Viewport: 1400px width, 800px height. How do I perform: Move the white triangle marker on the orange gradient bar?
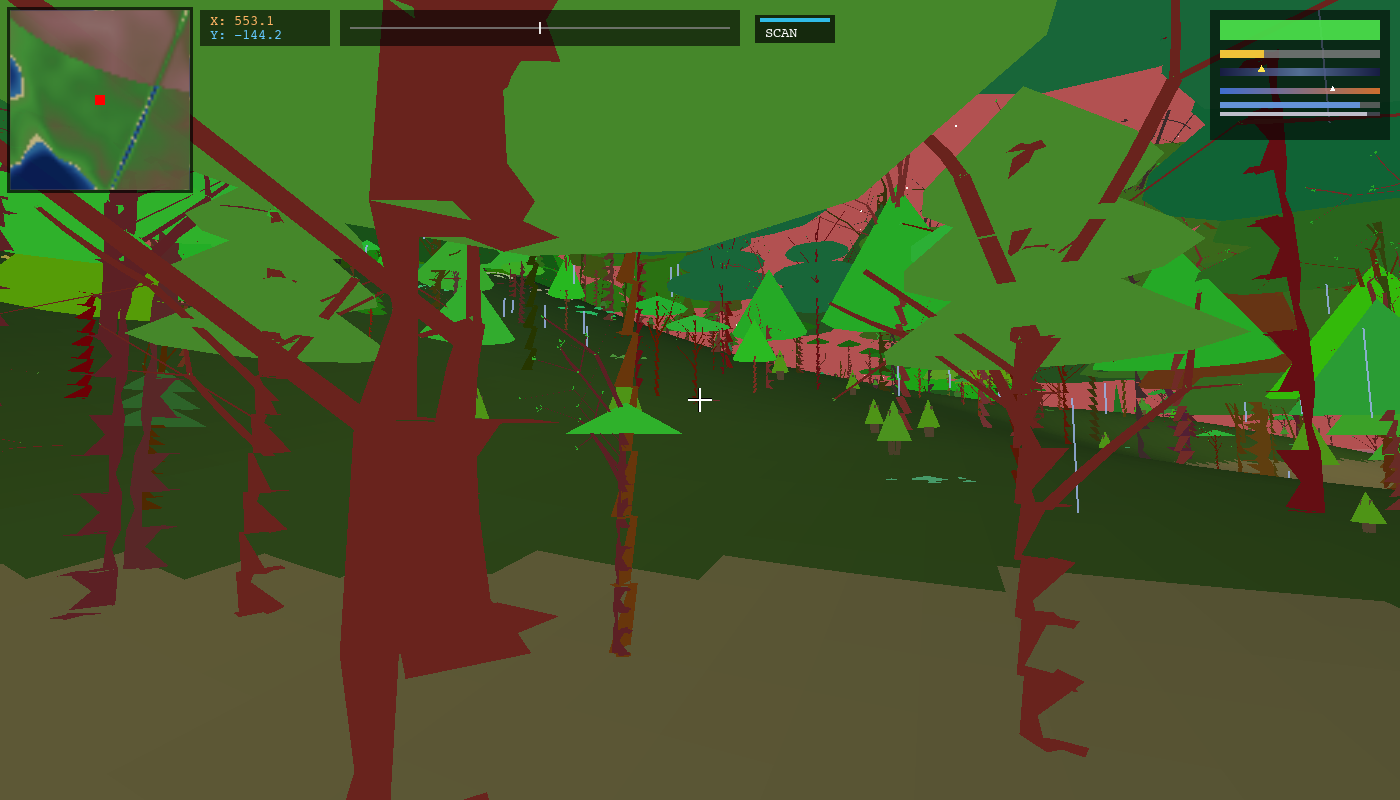pyautogui.click(x=1331, y=88)
